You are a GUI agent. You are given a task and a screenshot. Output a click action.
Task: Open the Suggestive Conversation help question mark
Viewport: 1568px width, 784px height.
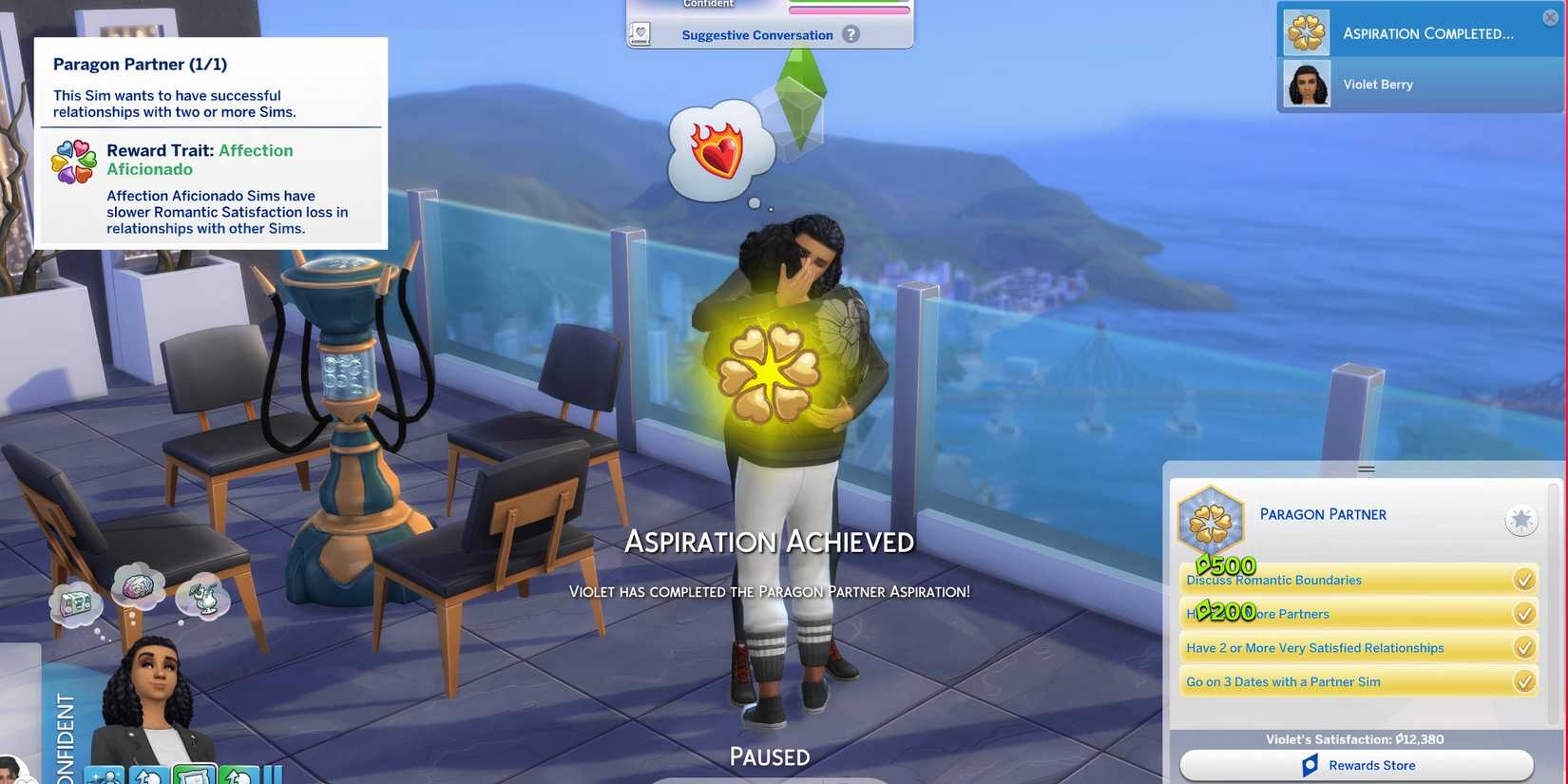851,35
